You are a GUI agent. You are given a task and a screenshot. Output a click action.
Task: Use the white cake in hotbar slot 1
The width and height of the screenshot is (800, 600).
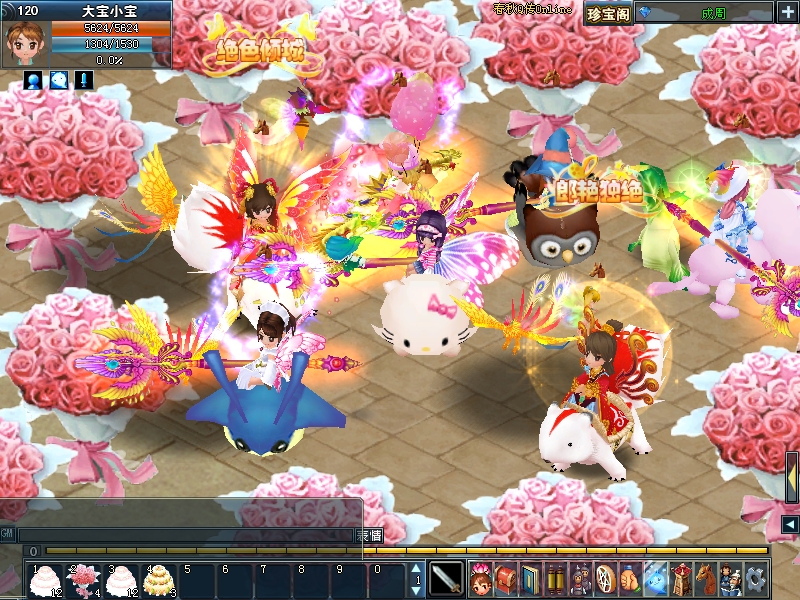pyautogui.click(x=45, y=579)
